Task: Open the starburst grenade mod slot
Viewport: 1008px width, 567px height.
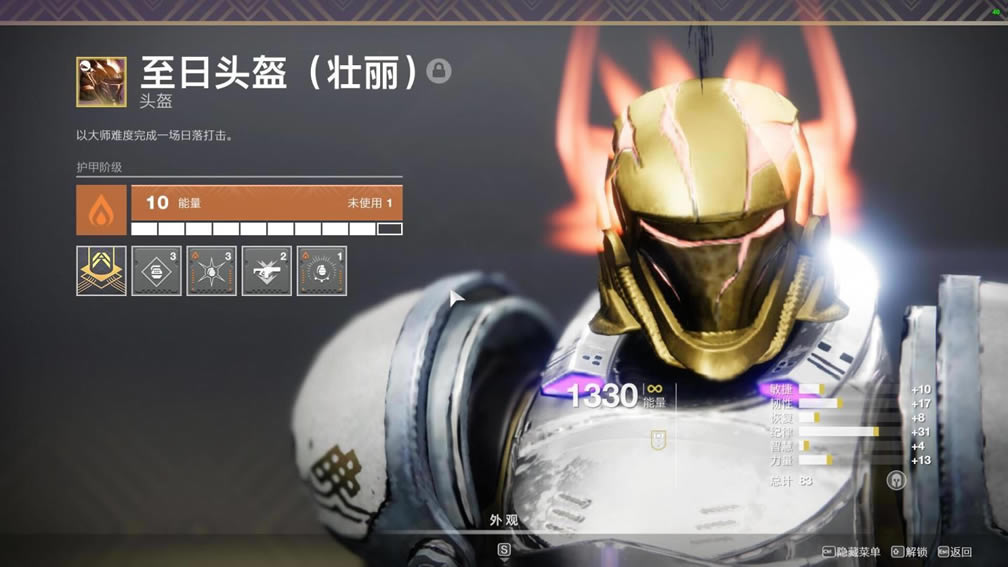Action: (211, 271)
